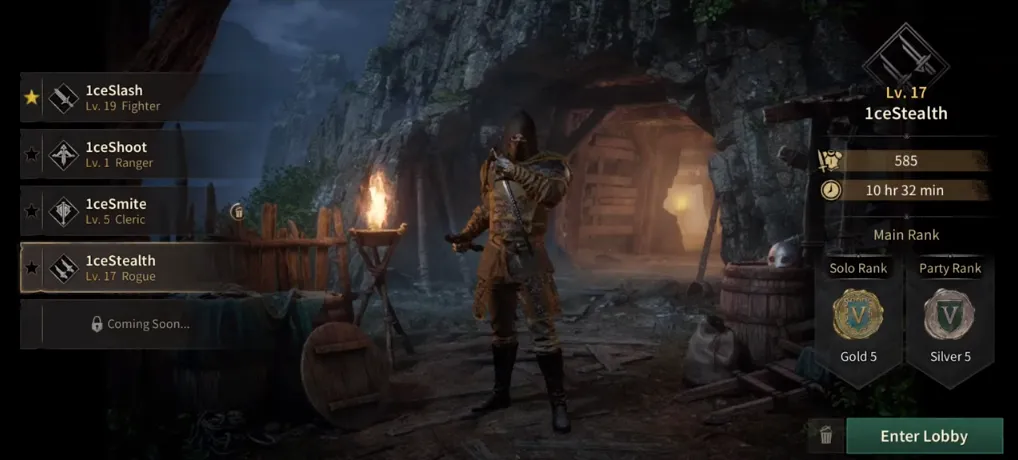Star the 1ceSmite character entry
This screenshot has height=460, width=1018.
[32, 212]
